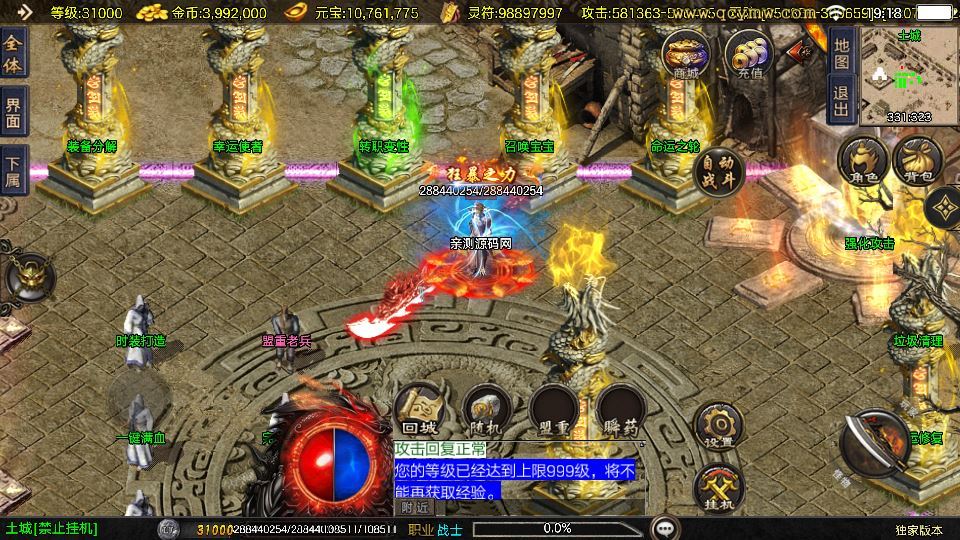Open the 地图 map panel

point(841,53)
